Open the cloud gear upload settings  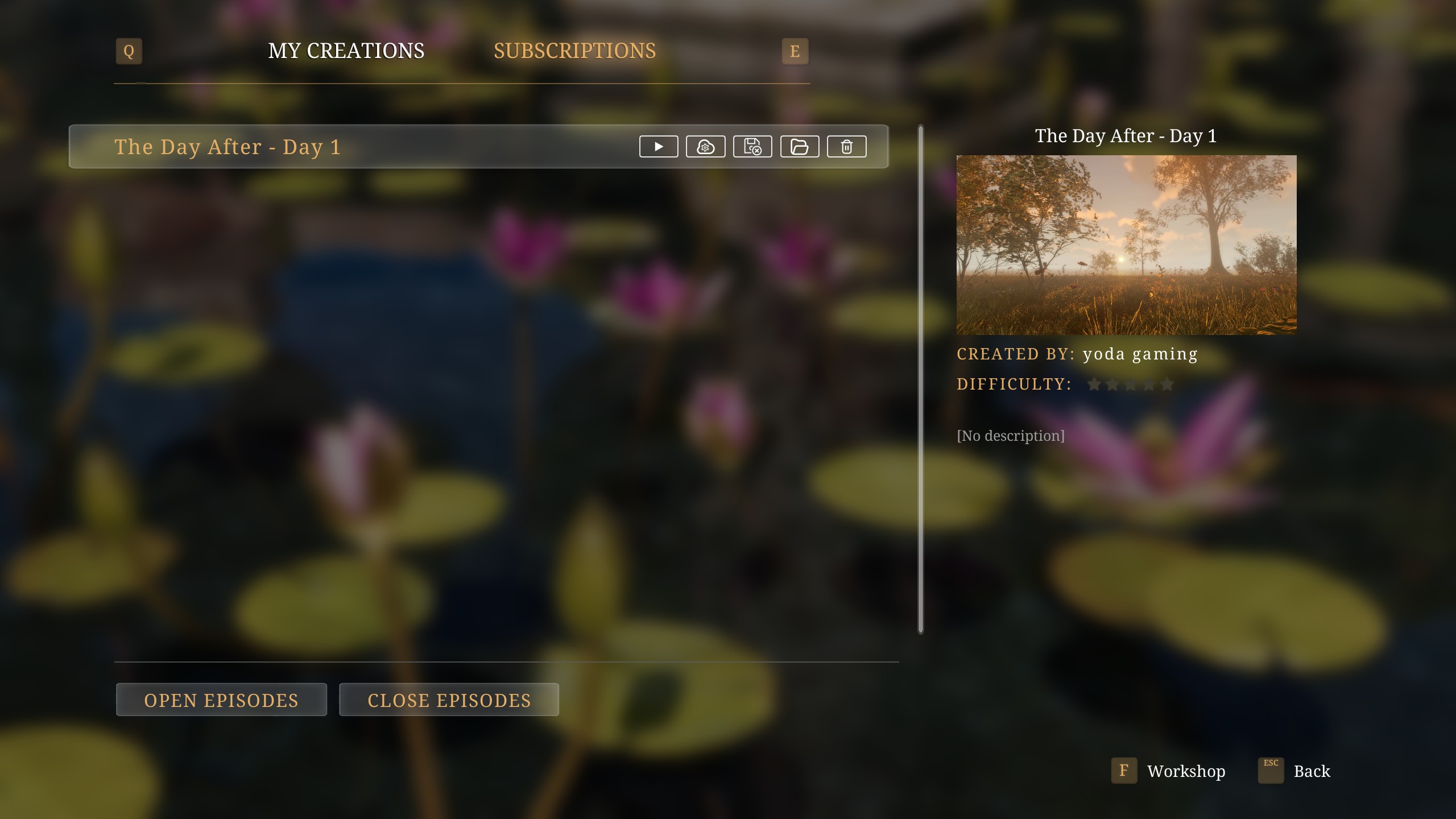705,147
